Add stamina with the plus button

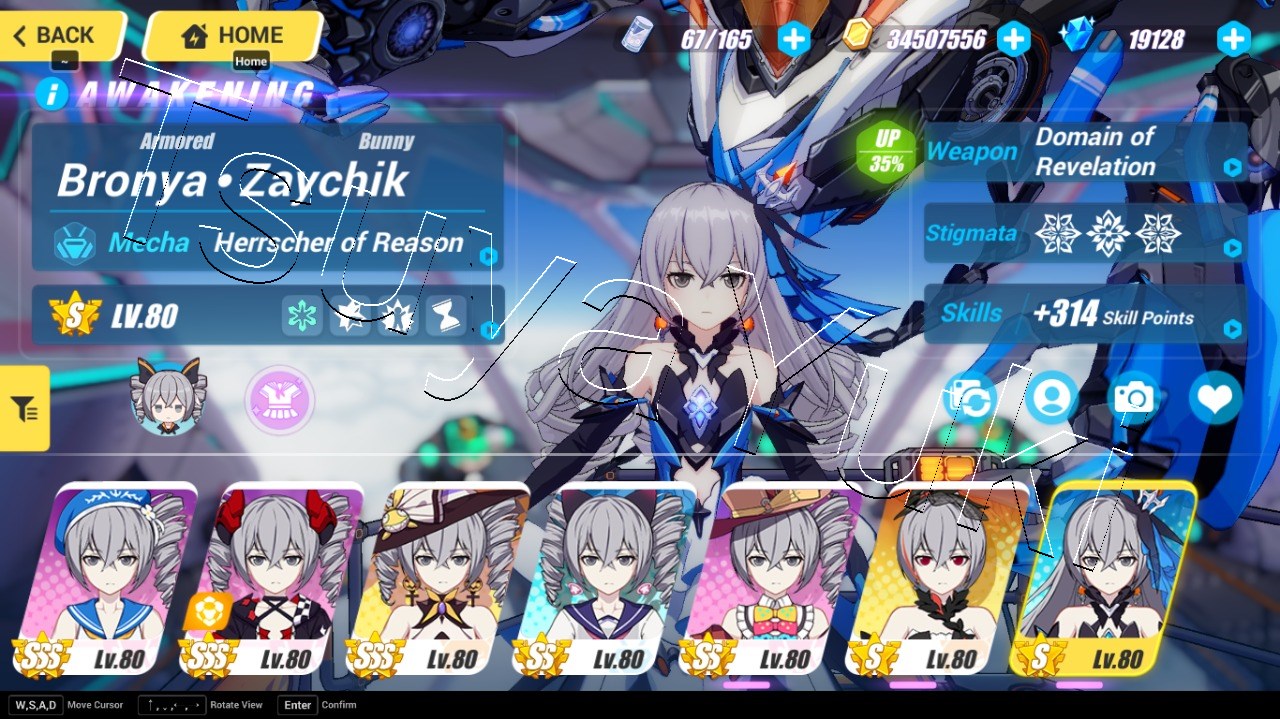coord(794,39)
